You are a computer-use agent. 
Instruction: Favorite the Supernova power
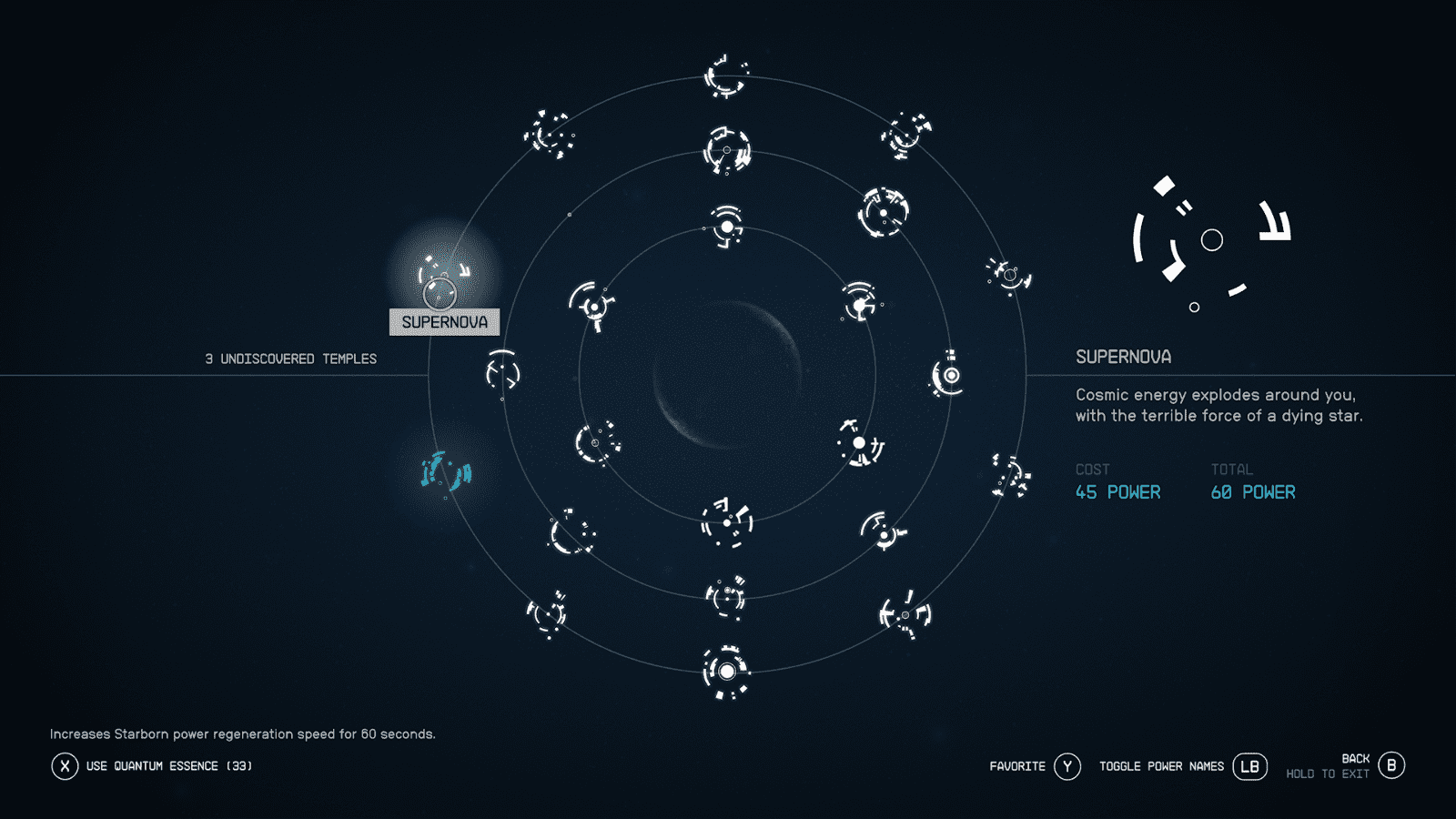click(1067, 766)
